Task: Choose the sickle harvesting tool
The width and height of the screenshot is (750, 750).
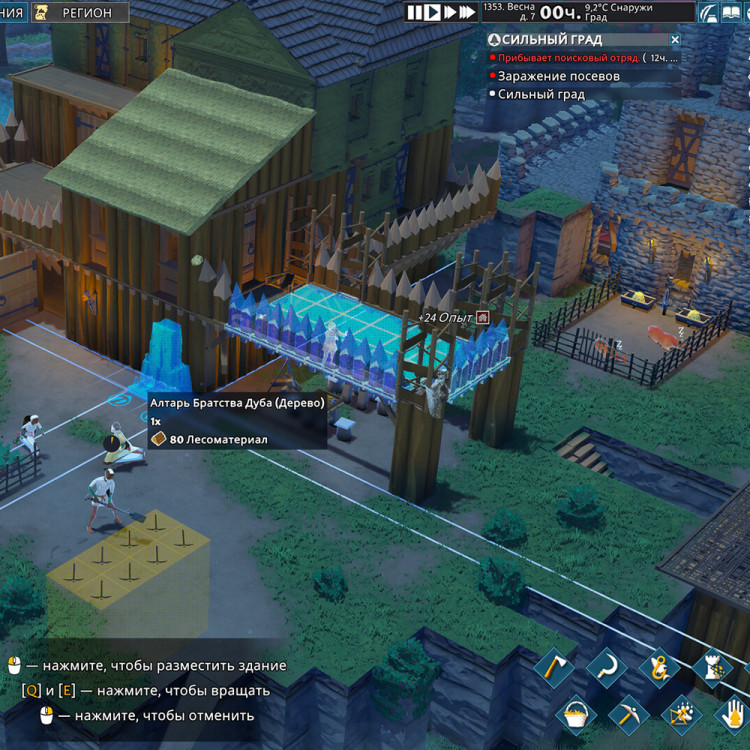Action: tap(606, 667)
